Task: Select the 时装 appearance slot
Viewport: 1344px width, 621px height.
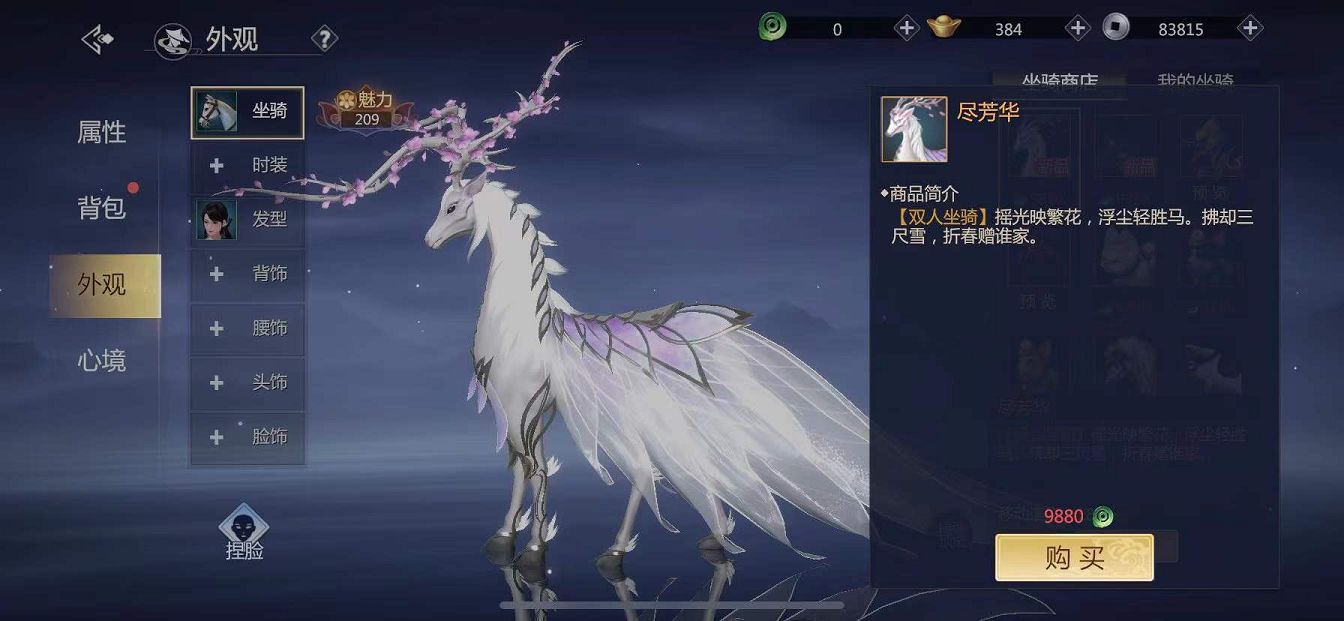Action: (247, 165)
